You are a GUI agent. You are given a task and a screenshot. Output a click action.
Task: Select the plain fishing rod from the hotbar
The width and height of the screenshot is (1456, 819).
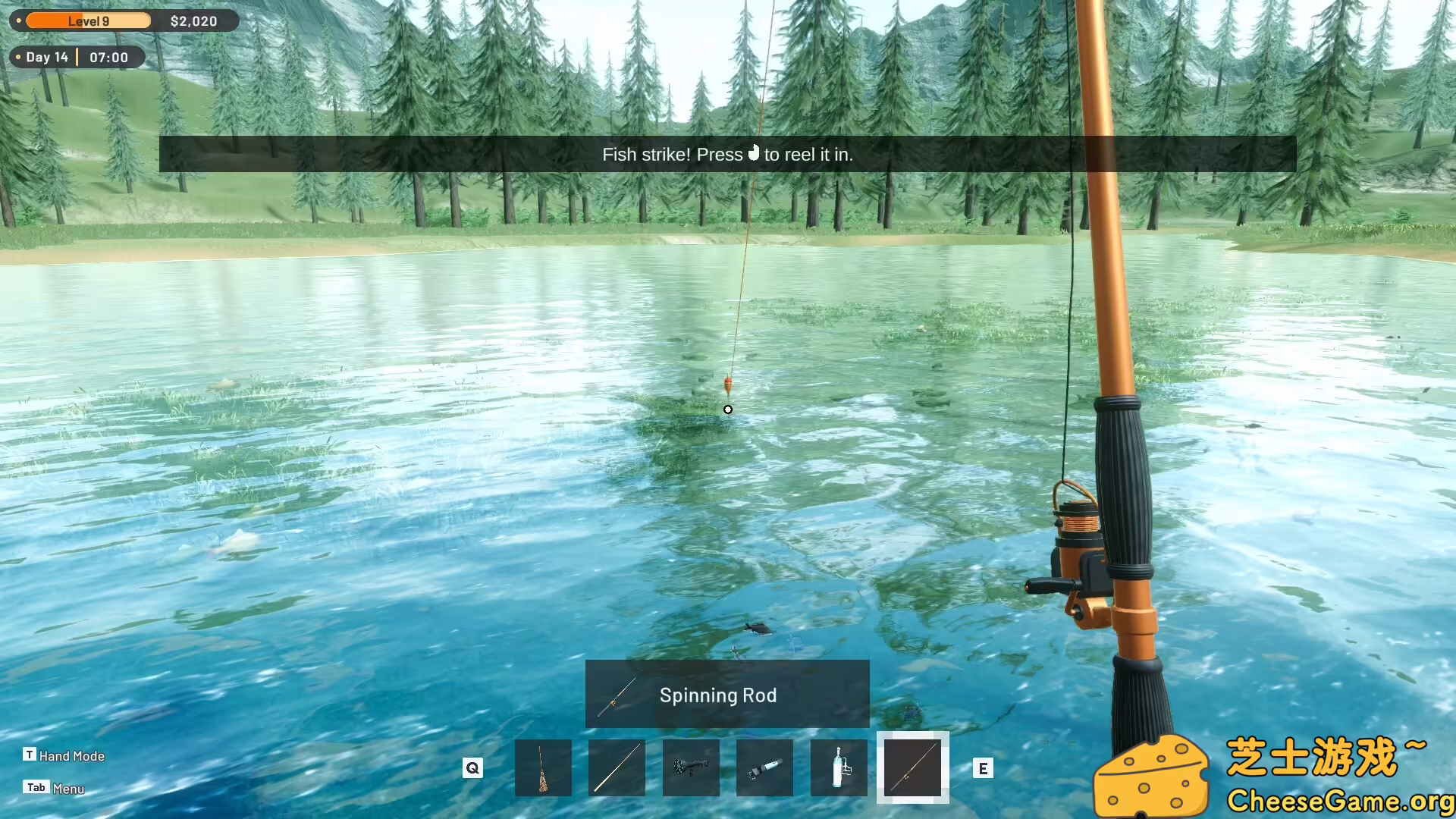(x=617, y=767)
